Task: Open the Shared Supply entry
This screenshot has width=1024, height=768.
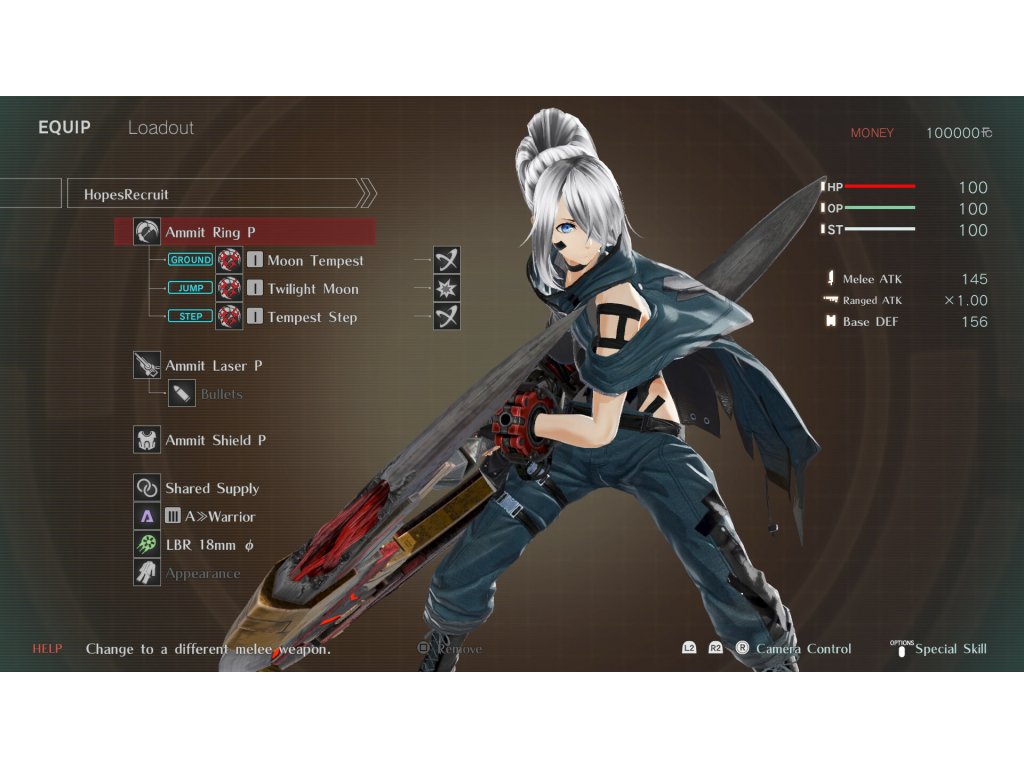Action: [211, 488]
